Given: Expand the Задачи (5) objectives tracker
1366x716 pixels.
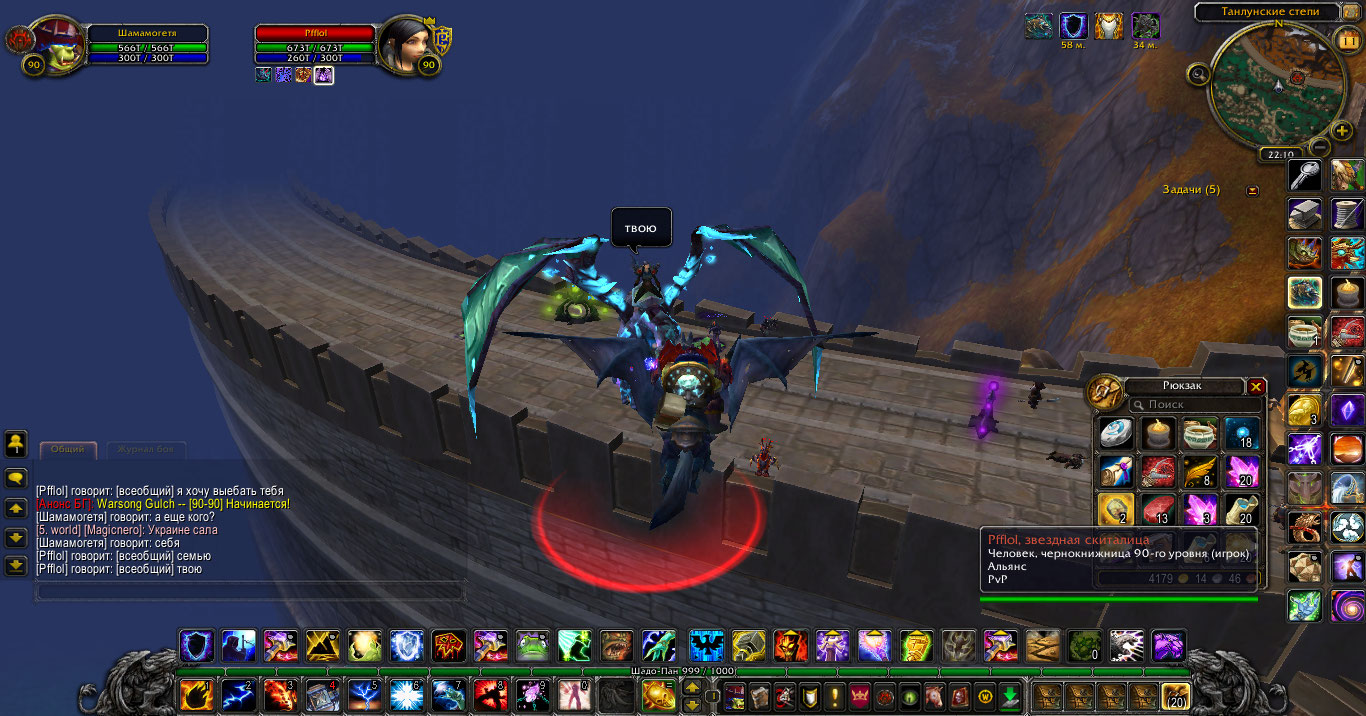Looking at the screenshot, I should [1252, 190].
